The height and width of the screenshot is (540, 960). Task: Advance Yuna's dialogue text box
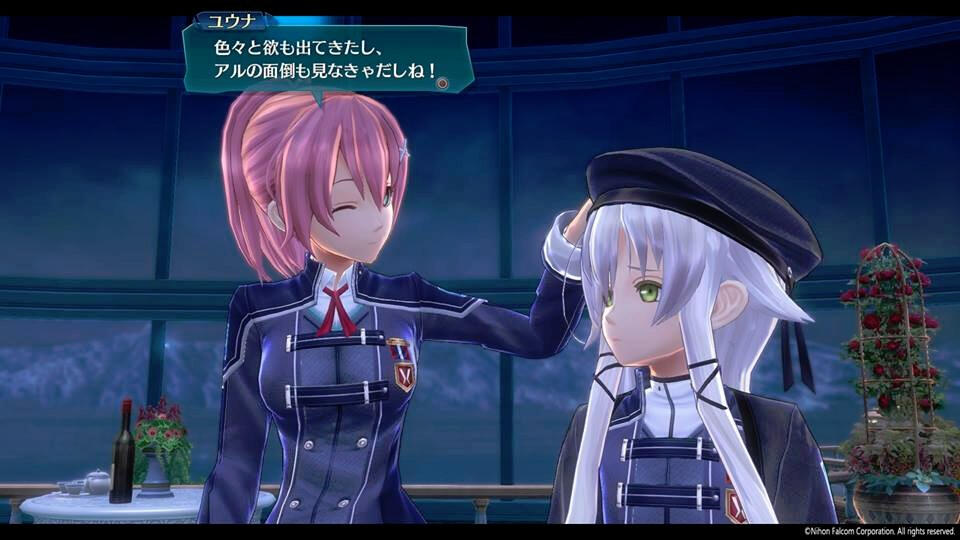point(442,83)
